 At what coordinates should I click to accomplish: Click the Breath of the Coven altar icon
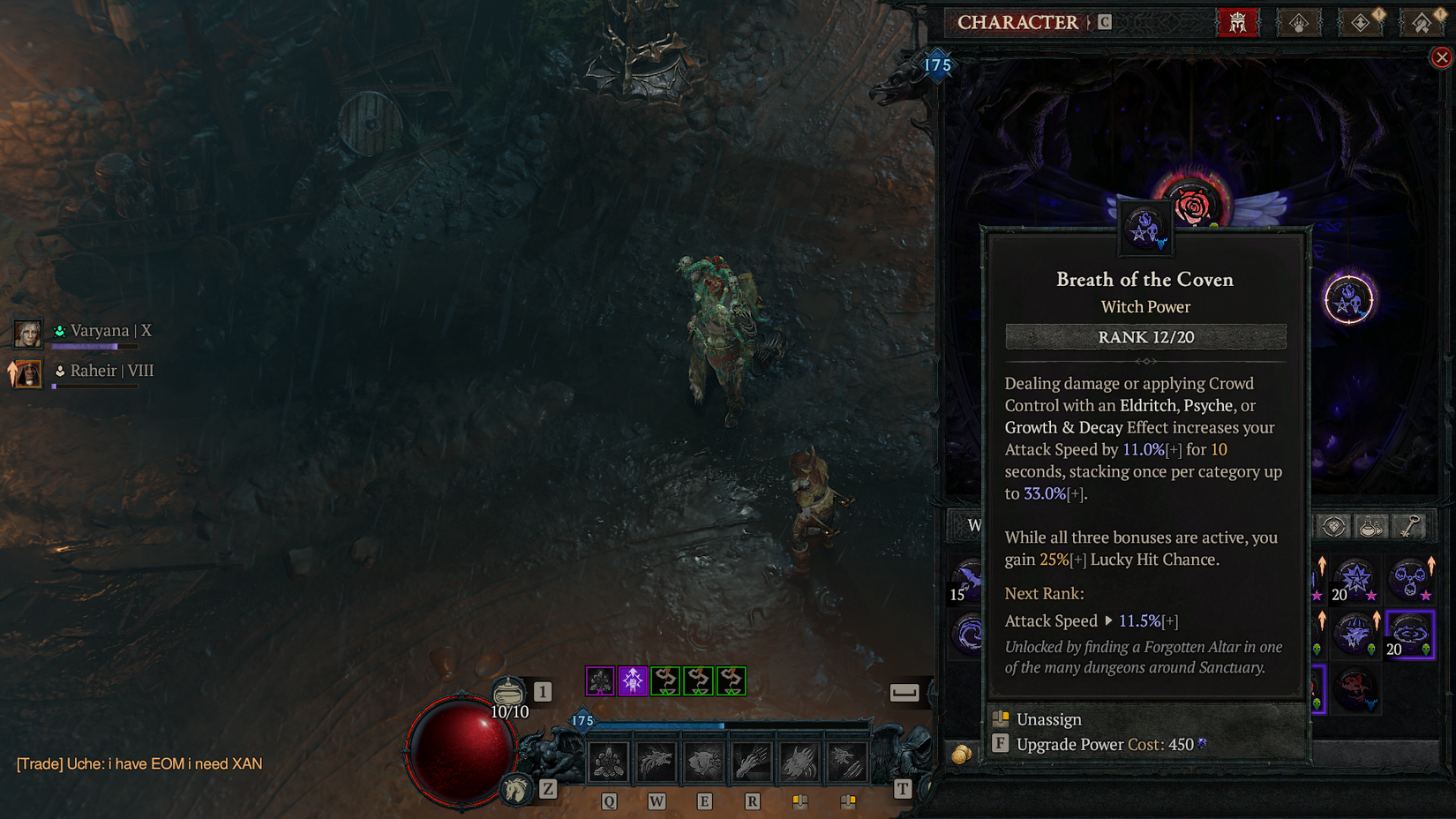(1145, 228)
